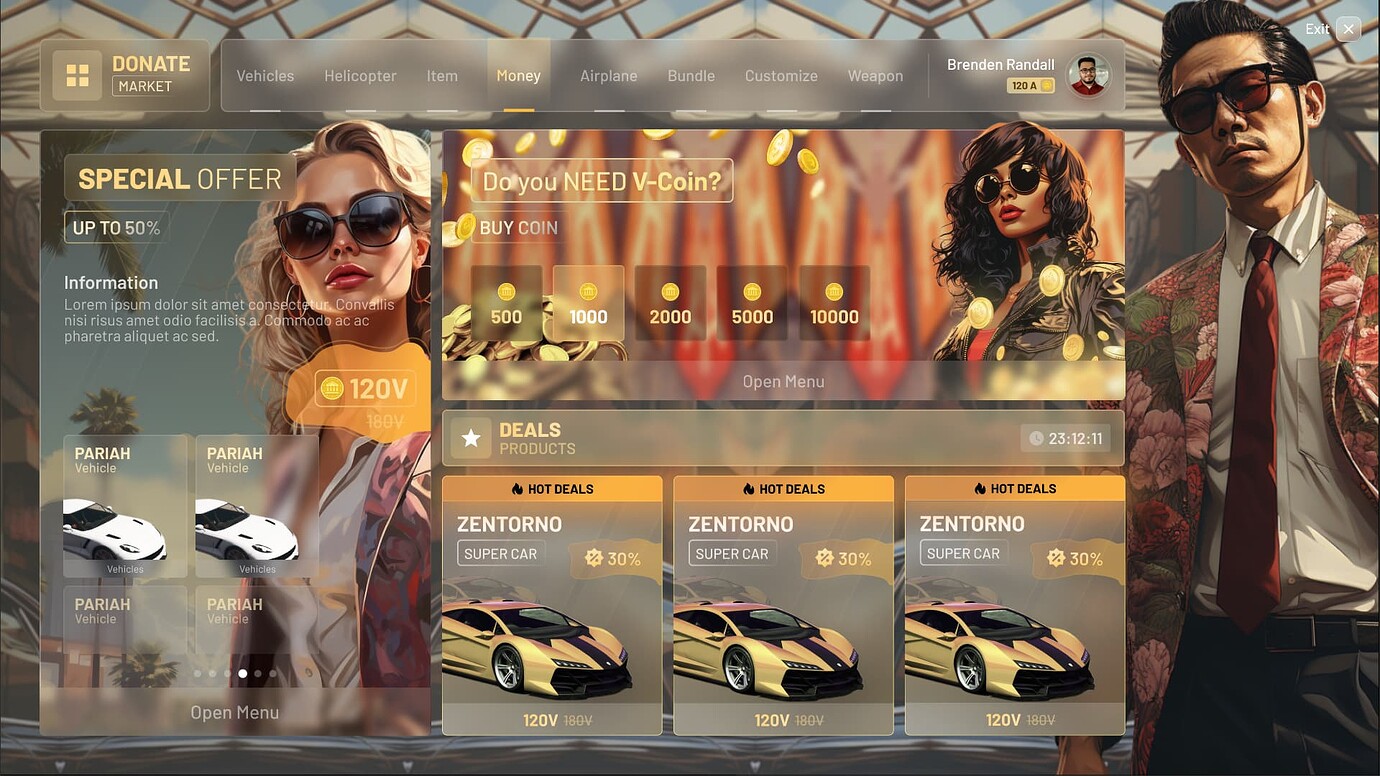Select the fourth pagination dot
This screenshot has height=776, width=1380.
click(243, 673)
